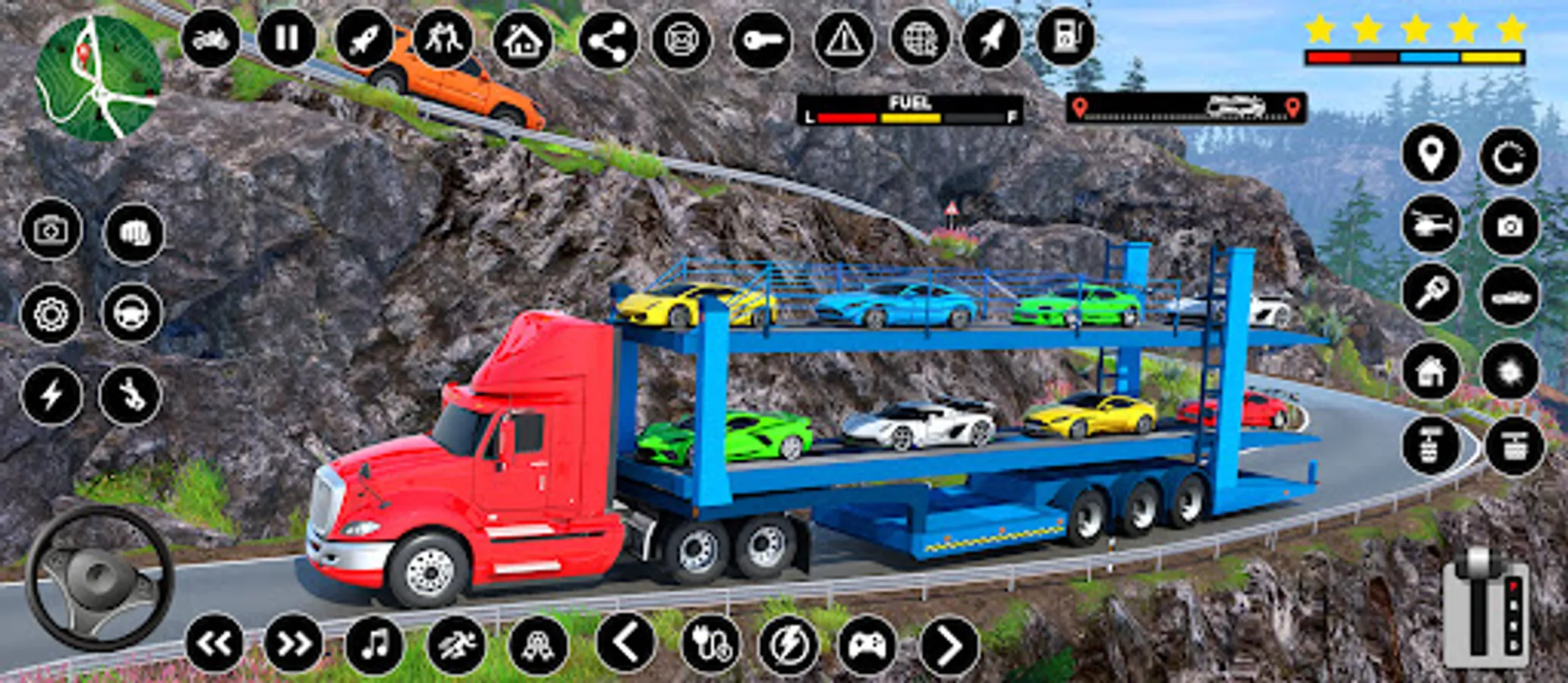The image size is (1568, 683).
Task: Tap the share icon button
Action: click(608, 40)
